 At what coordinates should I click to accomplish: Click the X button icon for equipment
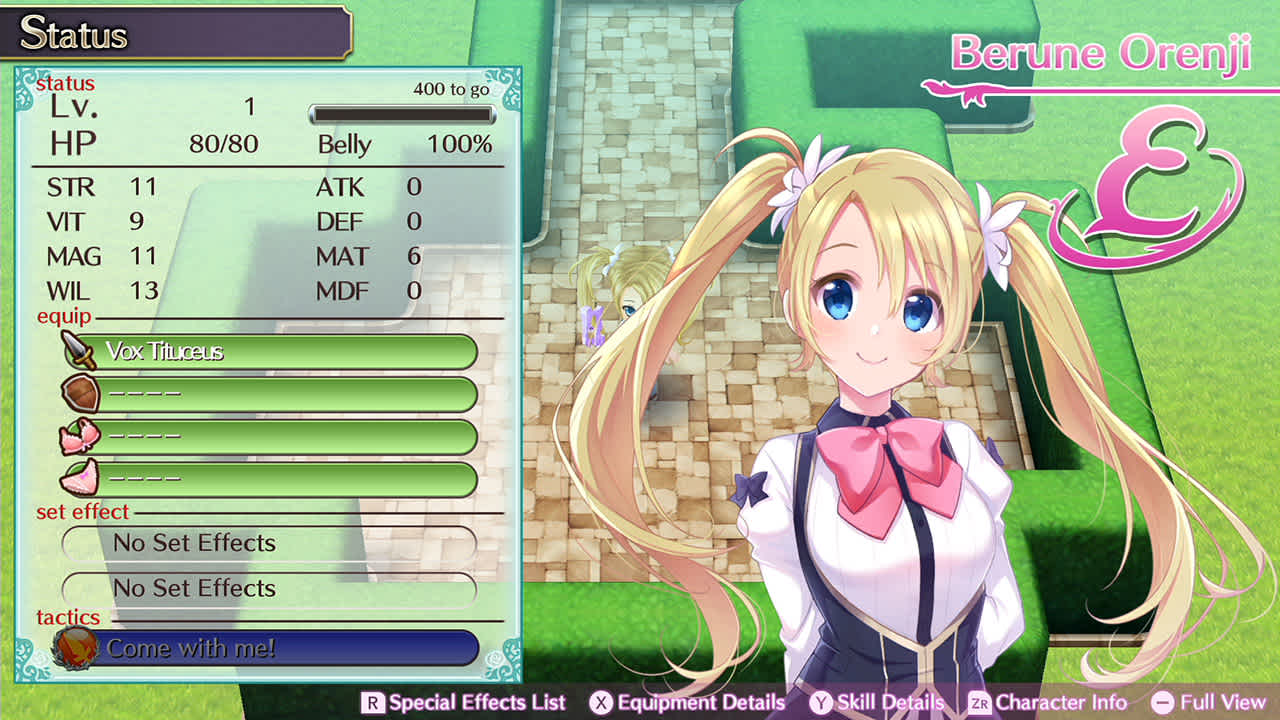pyautogui.click(x=601, y=702)
